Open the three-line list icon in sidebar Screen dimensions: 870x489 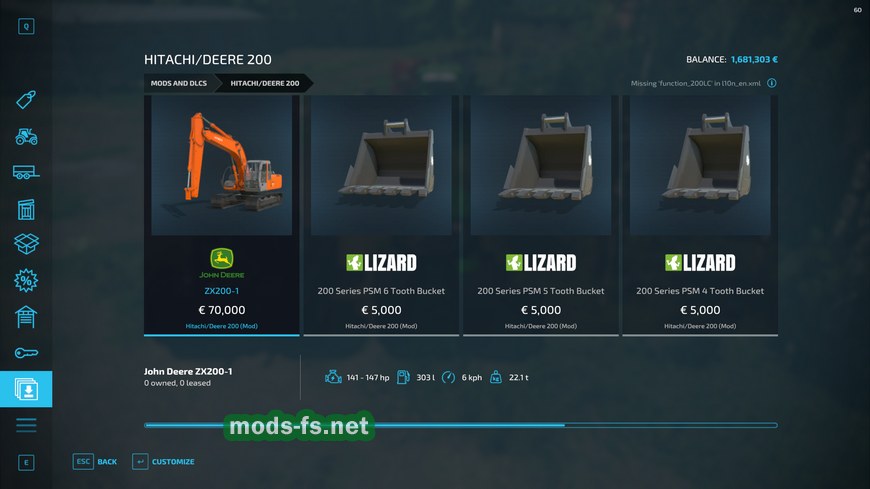[x=26, y=425]
